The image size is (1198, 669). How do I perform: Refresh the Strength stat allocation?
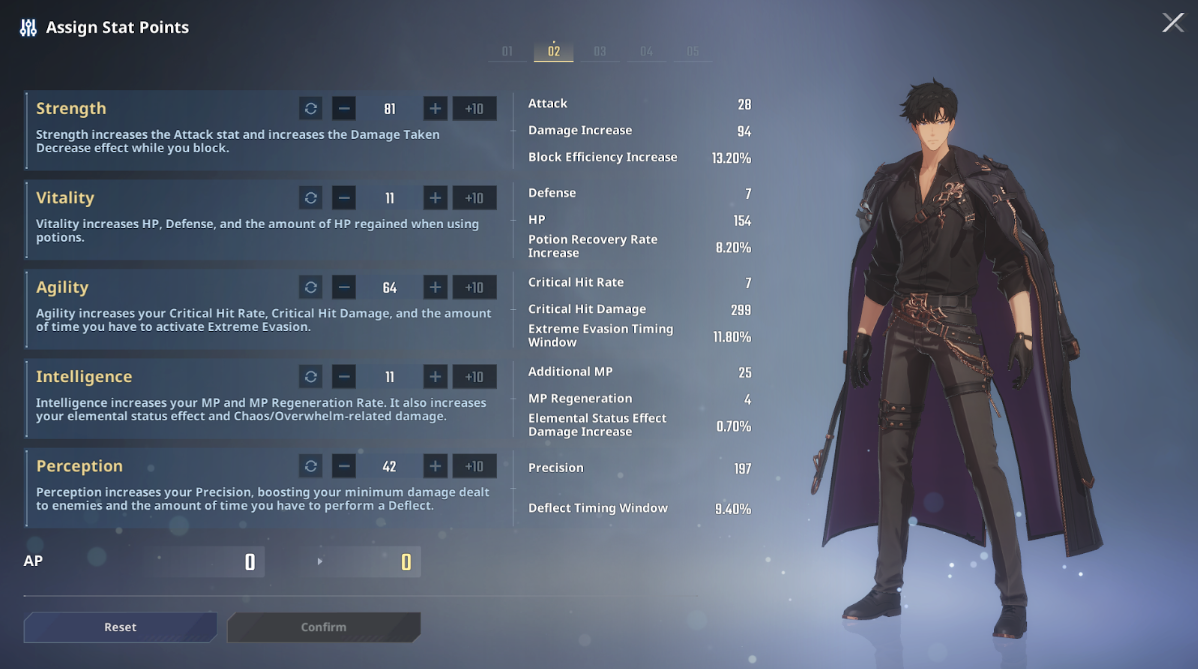[x=311, y=109]
